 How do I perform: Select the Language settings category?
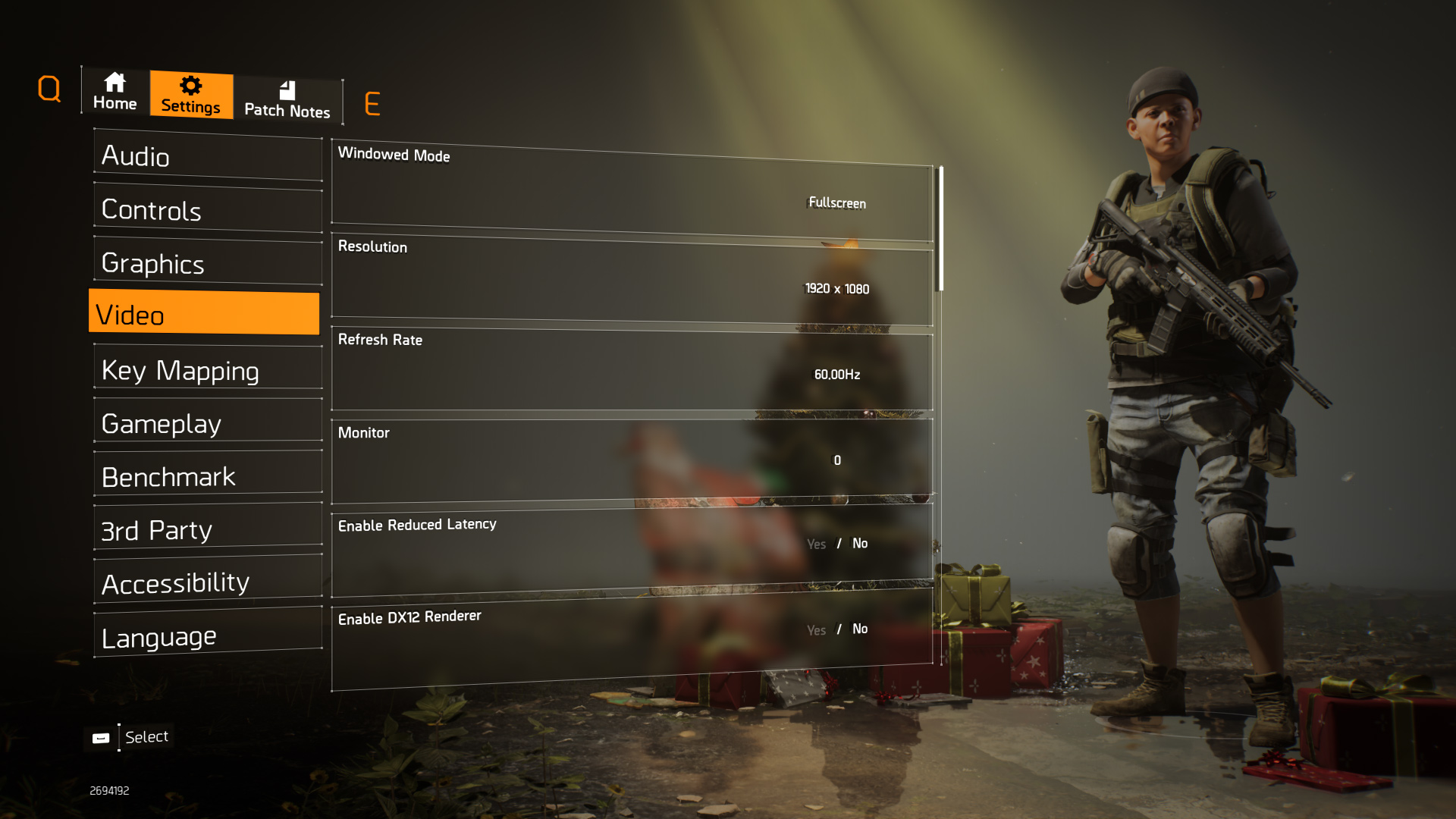click(x=208, y=635)
